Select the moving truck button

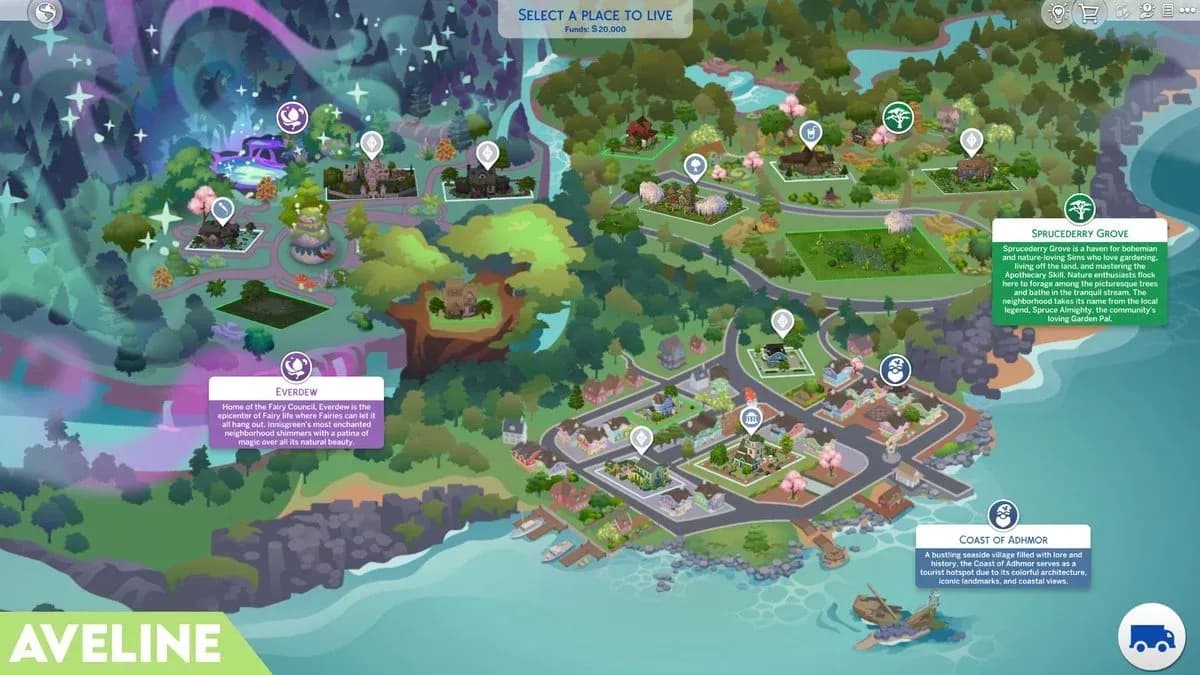pos(1150,636)
